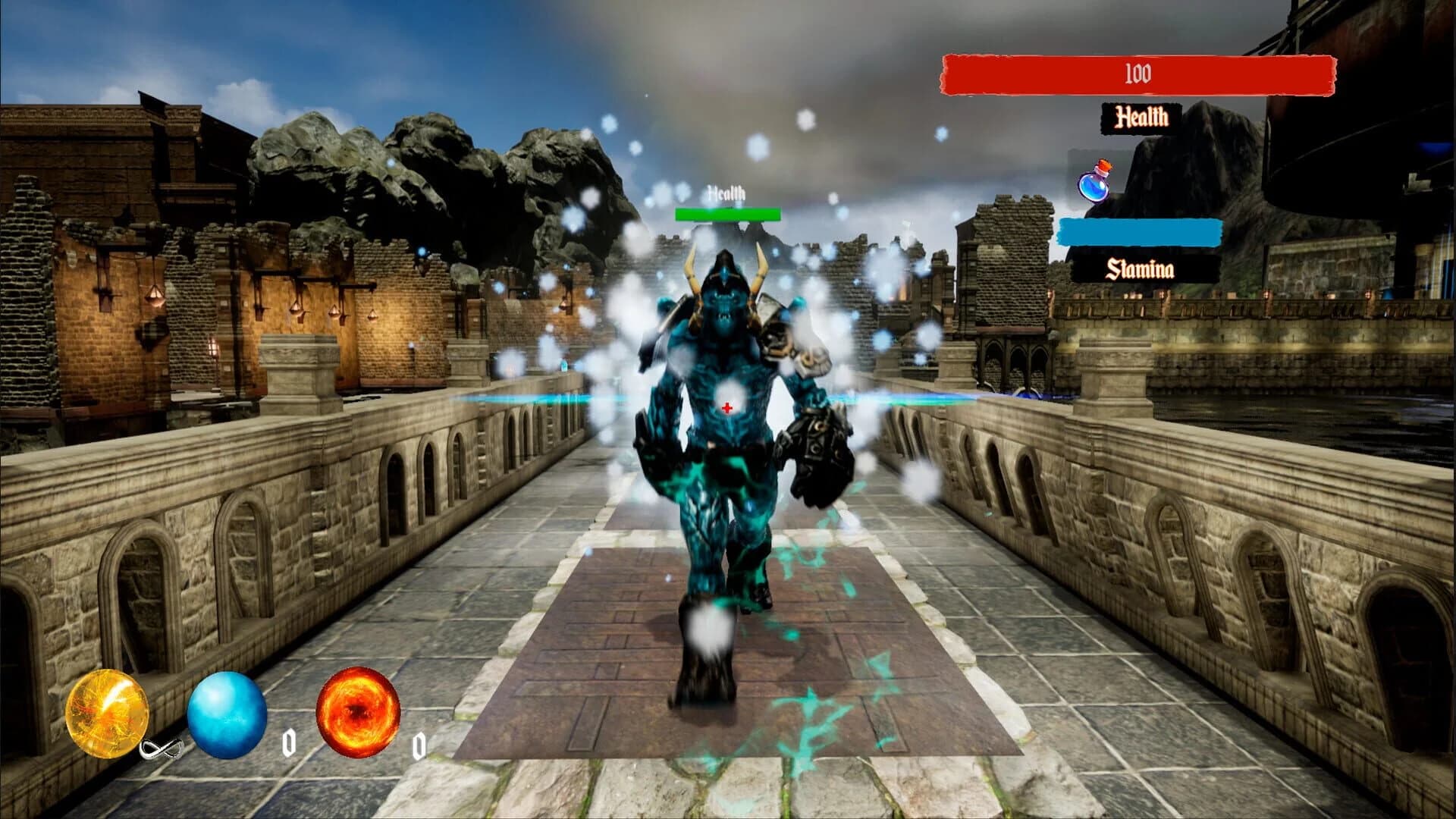Select the Stamina HUD panel label
Image resolution: width=1456 pixels, height=819 pixels.
pyautogui.click(x=1140, y=268)
